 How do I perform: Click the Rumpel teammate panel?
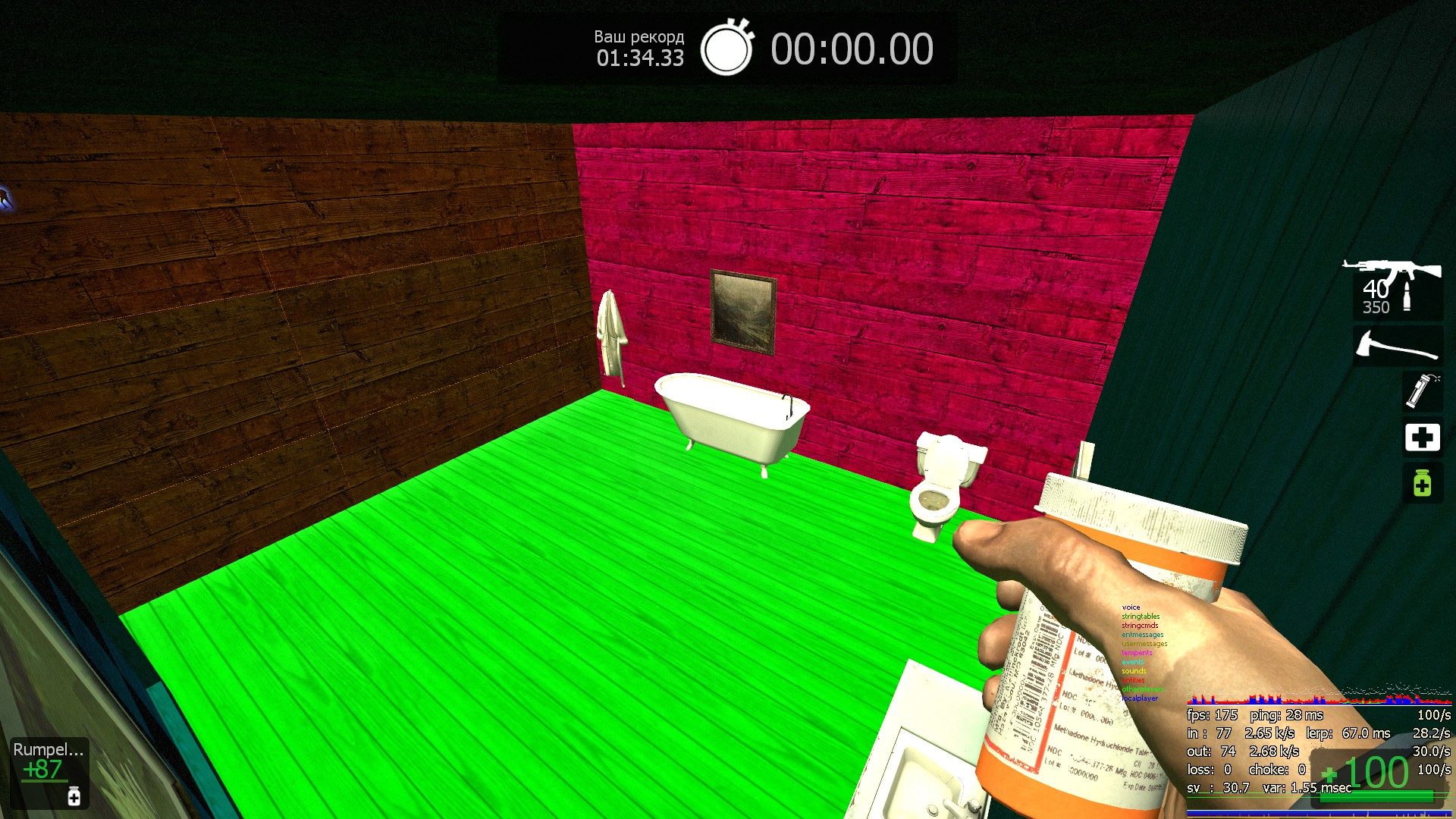click(x=49, y=772)
